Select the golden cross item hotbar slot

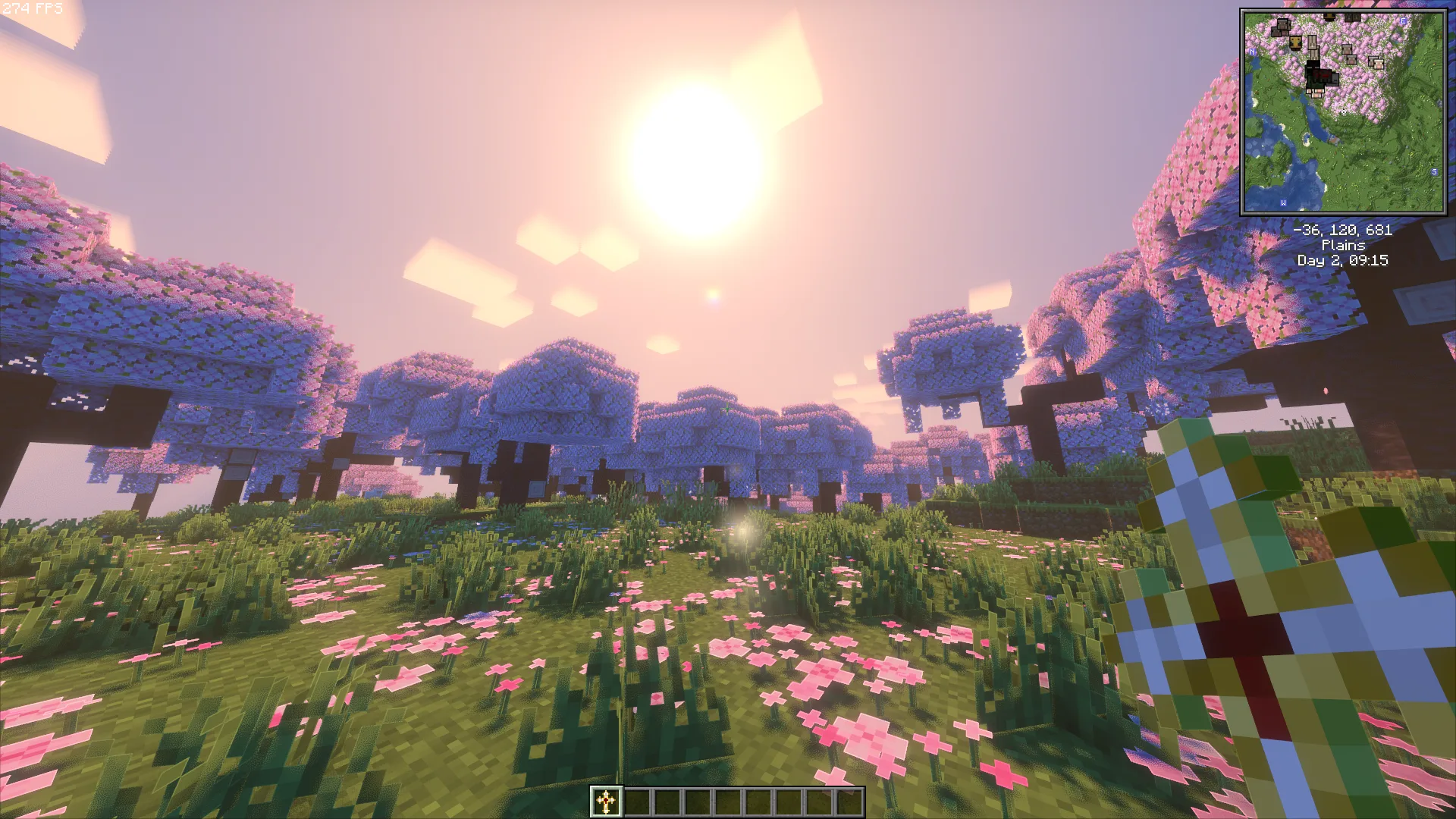point(606,802)
